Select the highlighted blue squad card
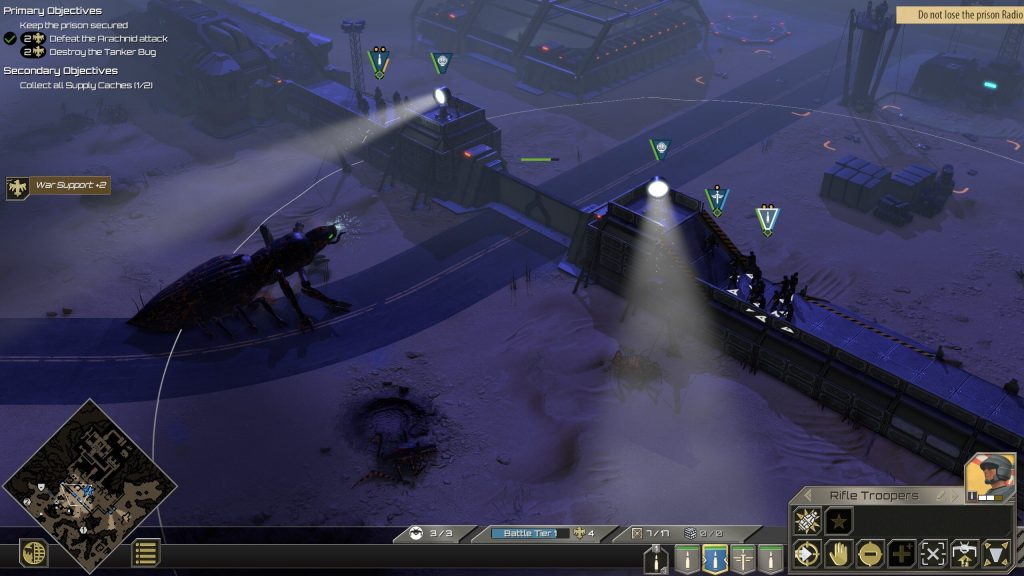 coord(714,559)
